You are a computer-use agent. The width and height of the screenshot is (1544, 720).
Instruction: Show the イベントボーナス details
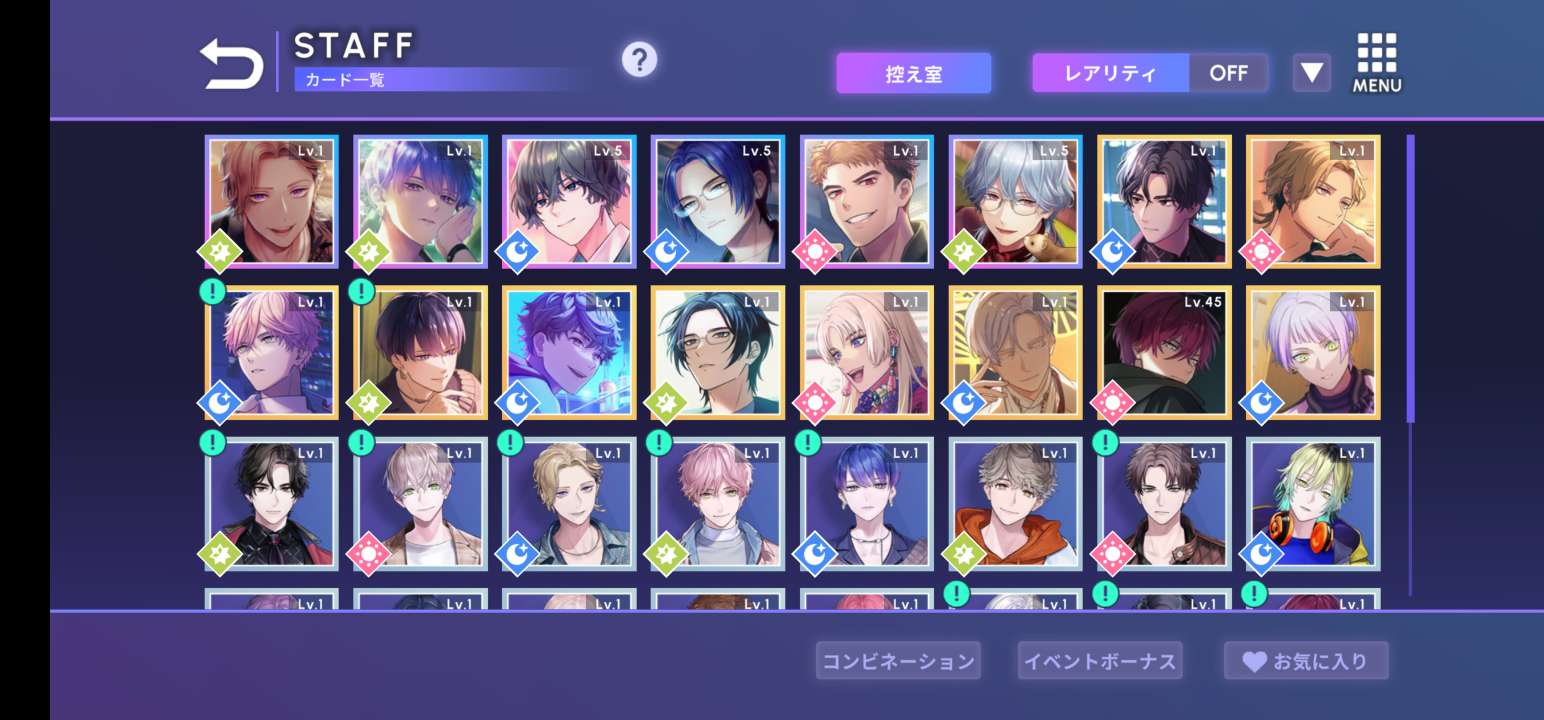(x=1099, y=661)
